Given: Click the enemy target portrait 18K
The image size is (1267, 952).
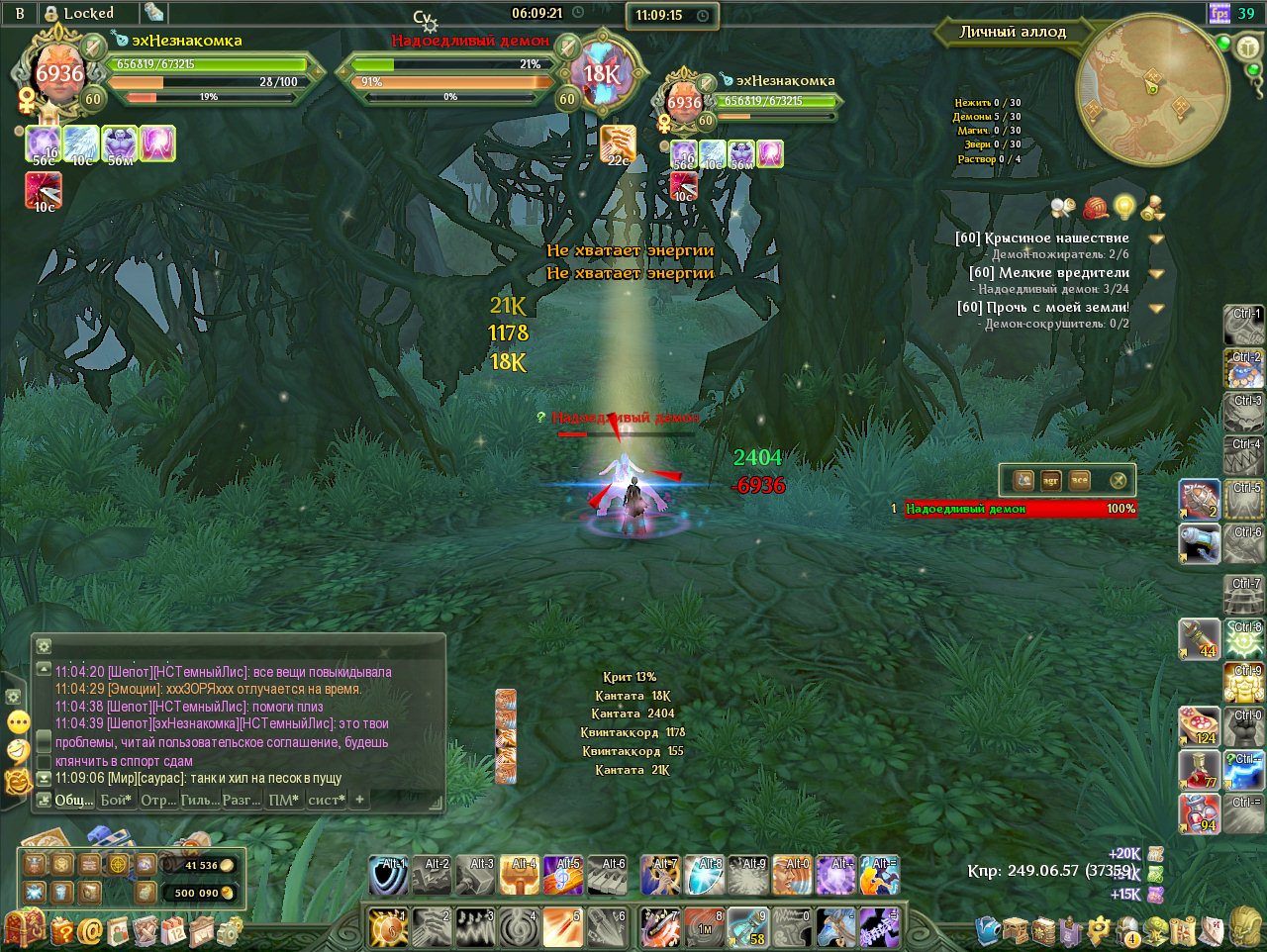Looking at the screenshot, I should [601, 72].
